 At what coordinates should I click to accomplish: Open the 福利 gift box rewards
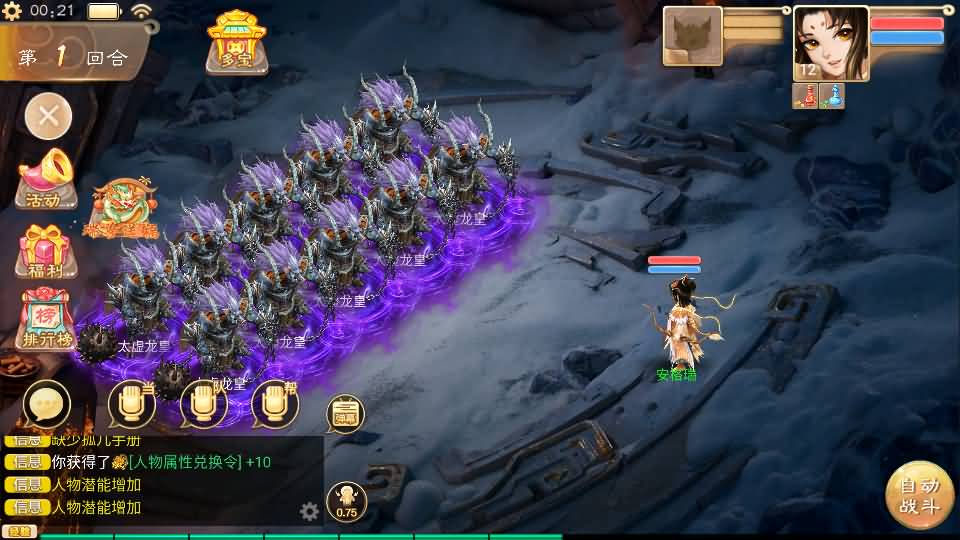[x=46, y=251]
